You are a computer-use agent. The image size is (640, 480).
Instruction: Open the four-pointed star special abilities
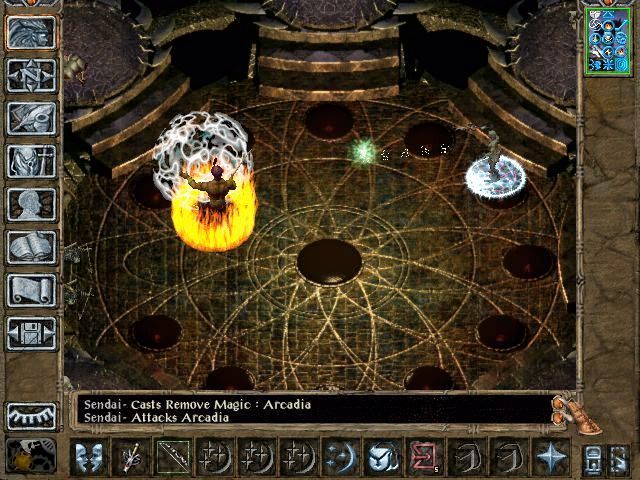[x=549, y=457]
